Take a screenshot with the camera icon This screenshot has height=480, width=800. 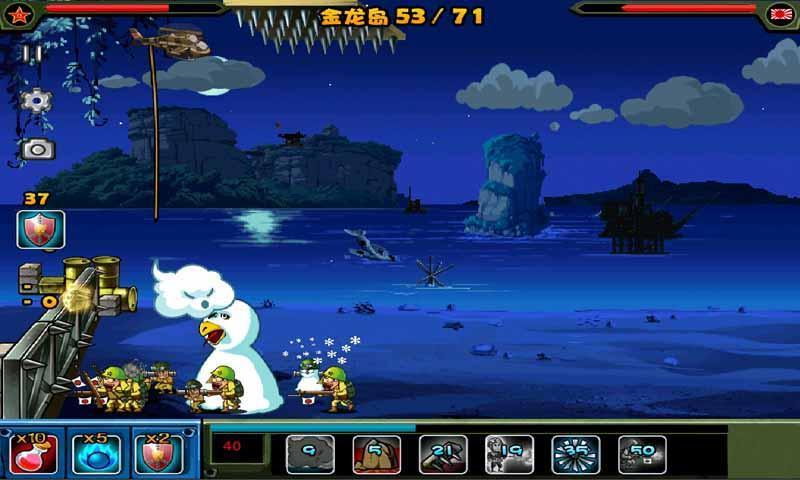37,149
